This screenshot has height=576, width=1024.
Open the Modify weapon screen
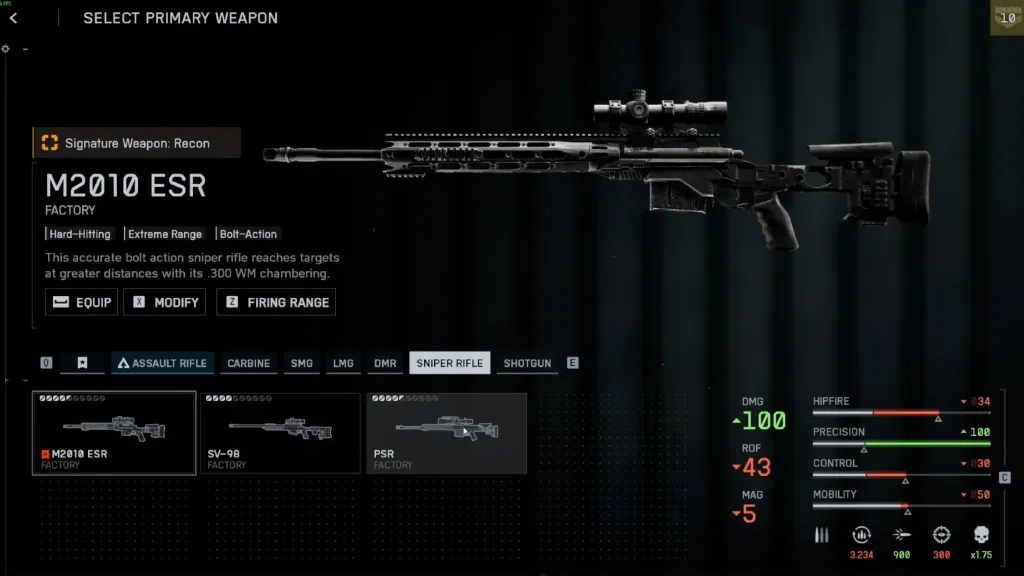tap(165, 302)
